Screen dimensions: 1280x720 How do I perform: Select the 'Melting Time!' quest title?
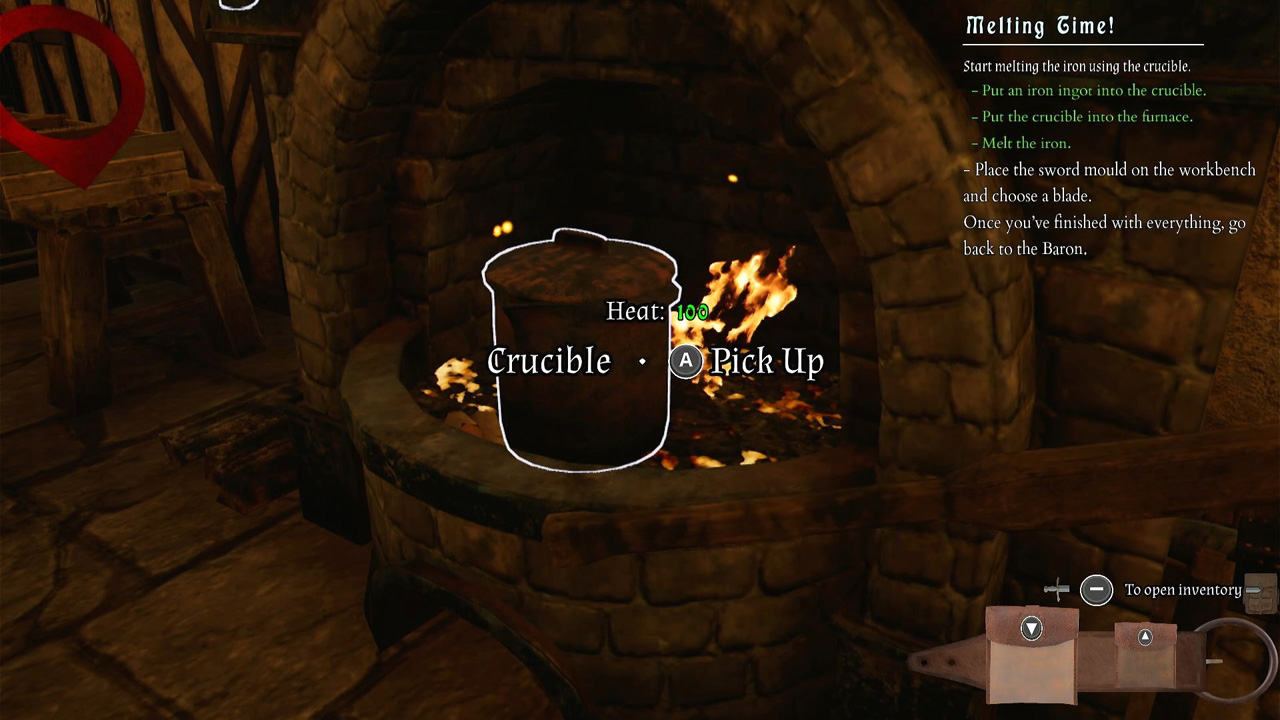[1040, 26]
